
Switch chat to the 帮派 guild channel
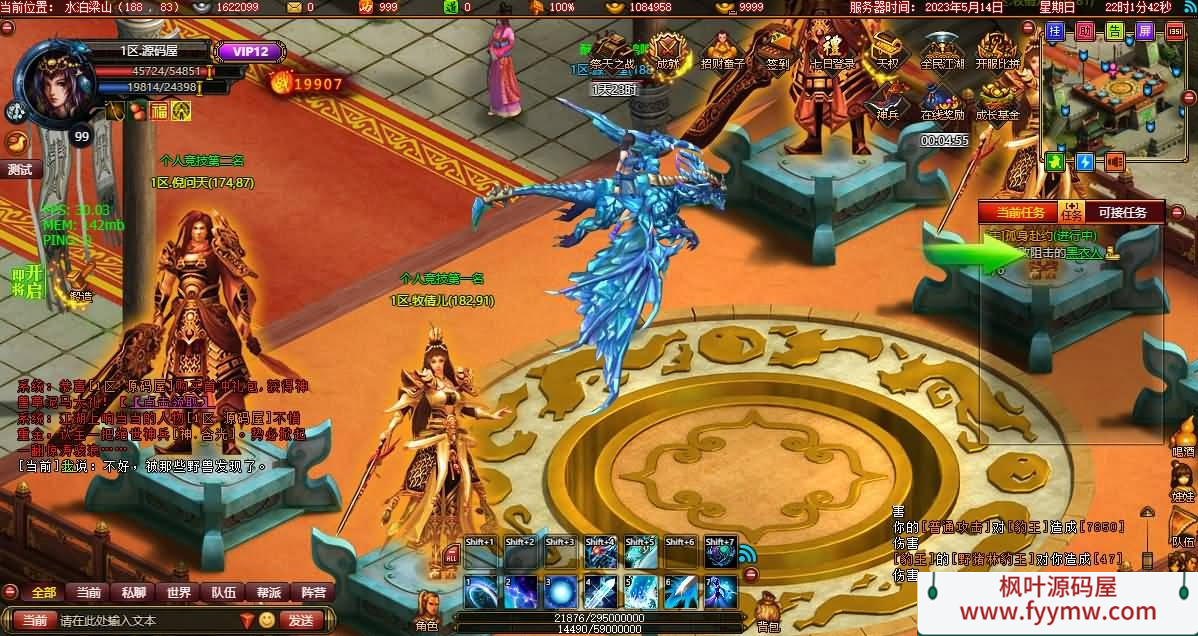coord(269,592)
